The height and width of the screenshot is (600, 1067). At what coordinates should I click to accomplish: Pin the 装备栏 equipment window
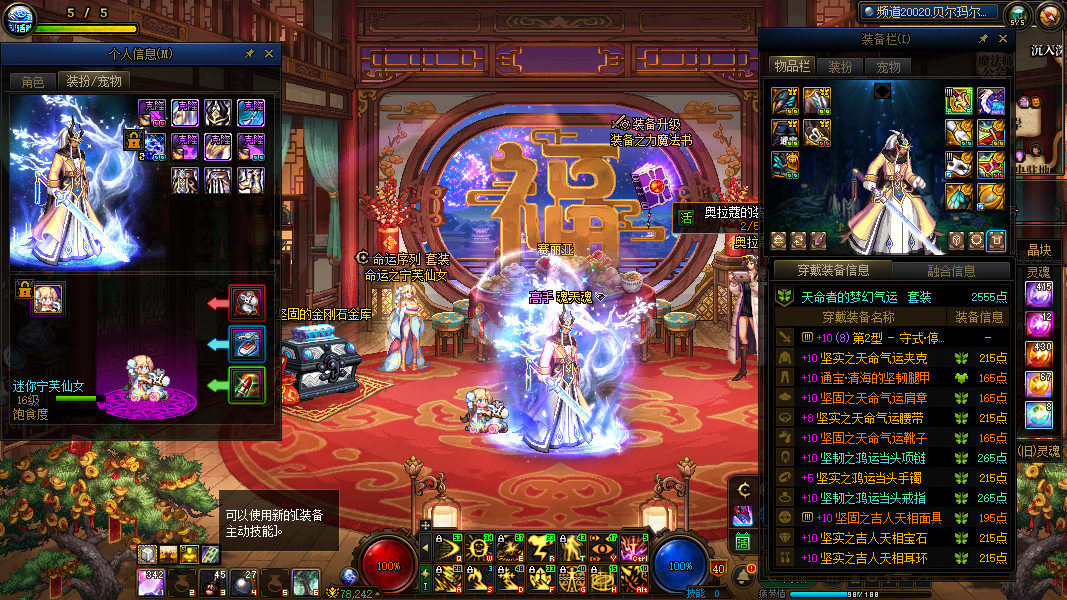tap(984, 39)
